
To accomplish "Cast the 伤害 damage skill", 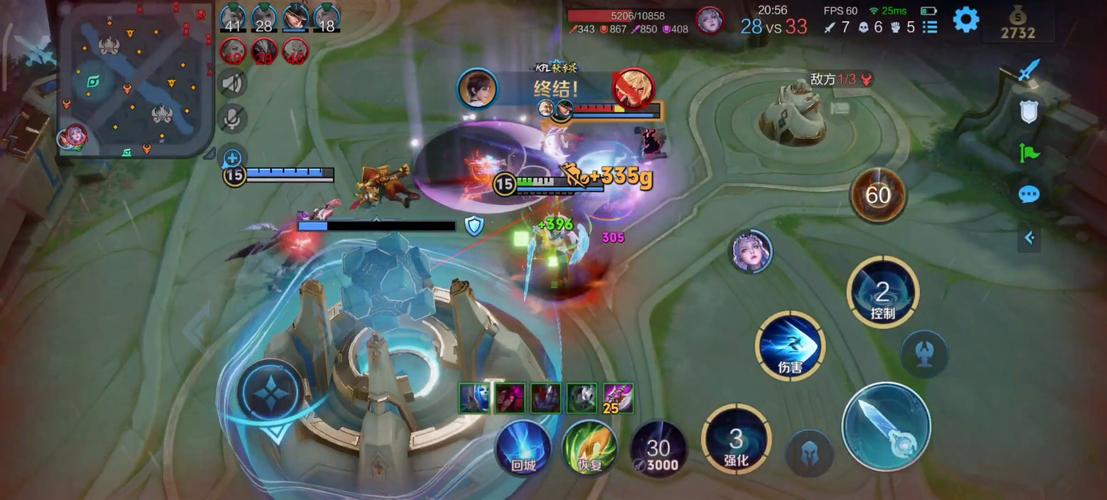I will click(x=789, y=346).
